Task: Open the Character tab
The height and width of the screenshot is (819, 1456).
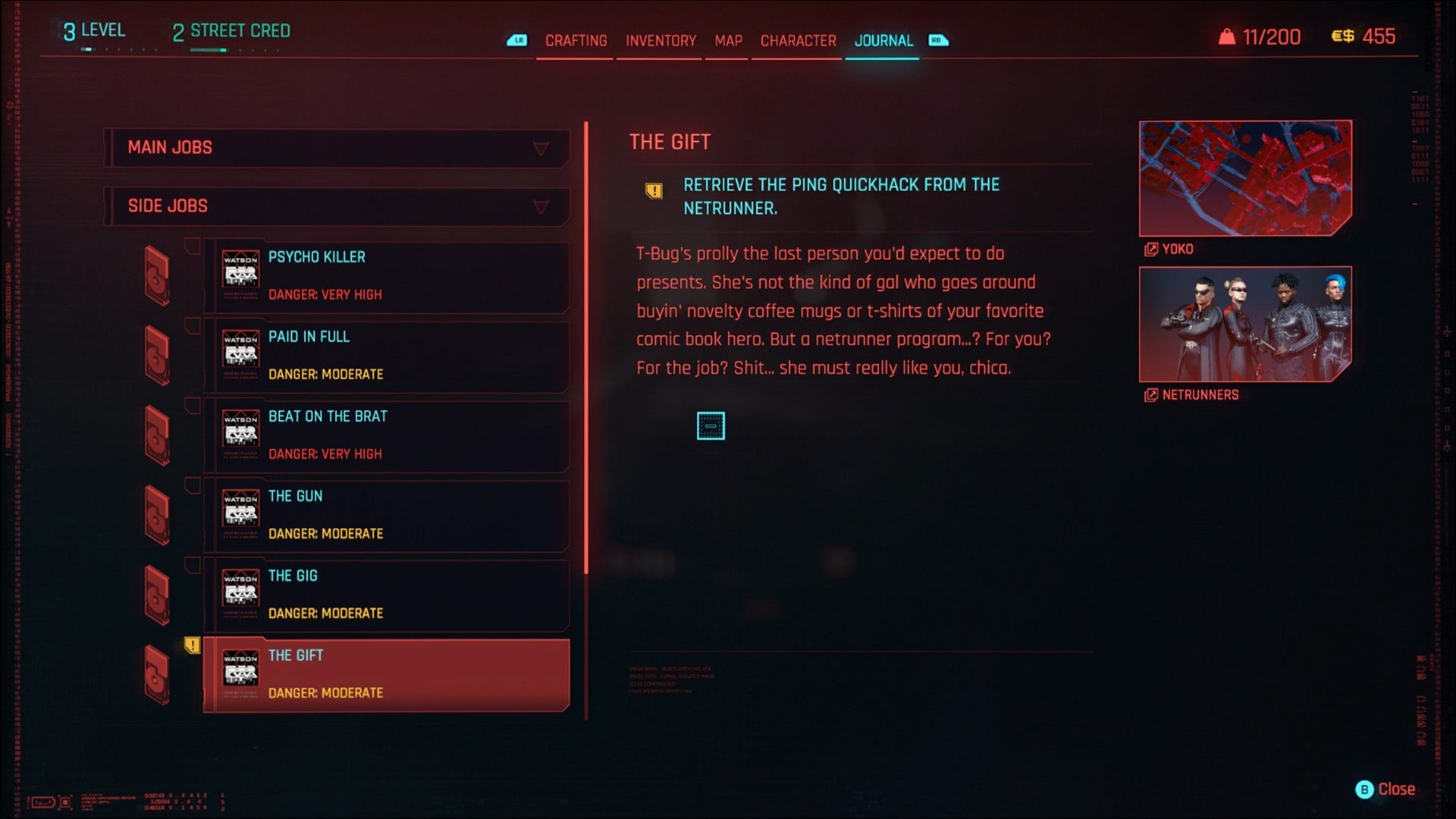Action: click(x=796, y=41)
